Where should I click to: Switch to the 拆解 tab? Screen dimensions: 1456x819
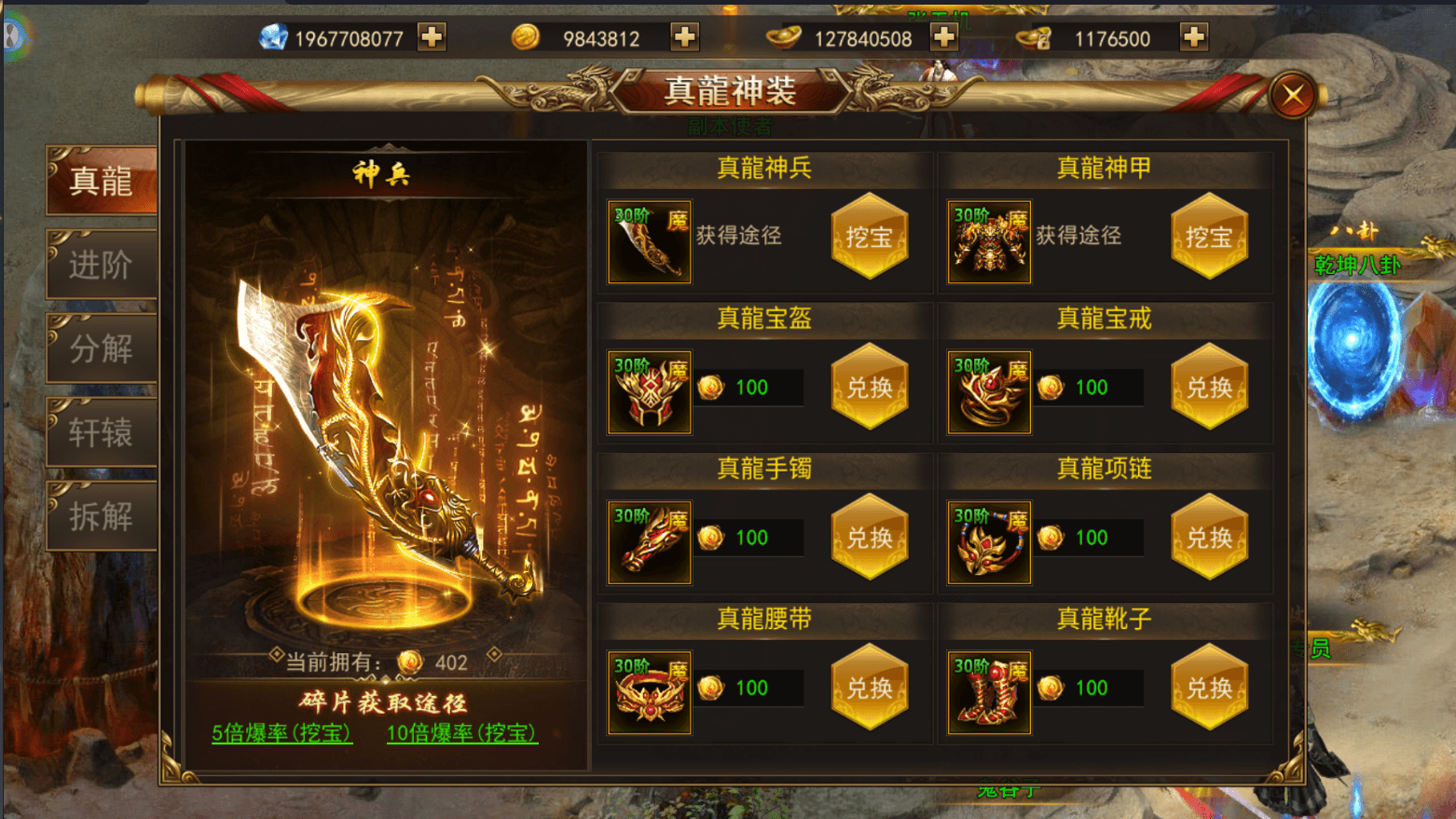[100, 515]
